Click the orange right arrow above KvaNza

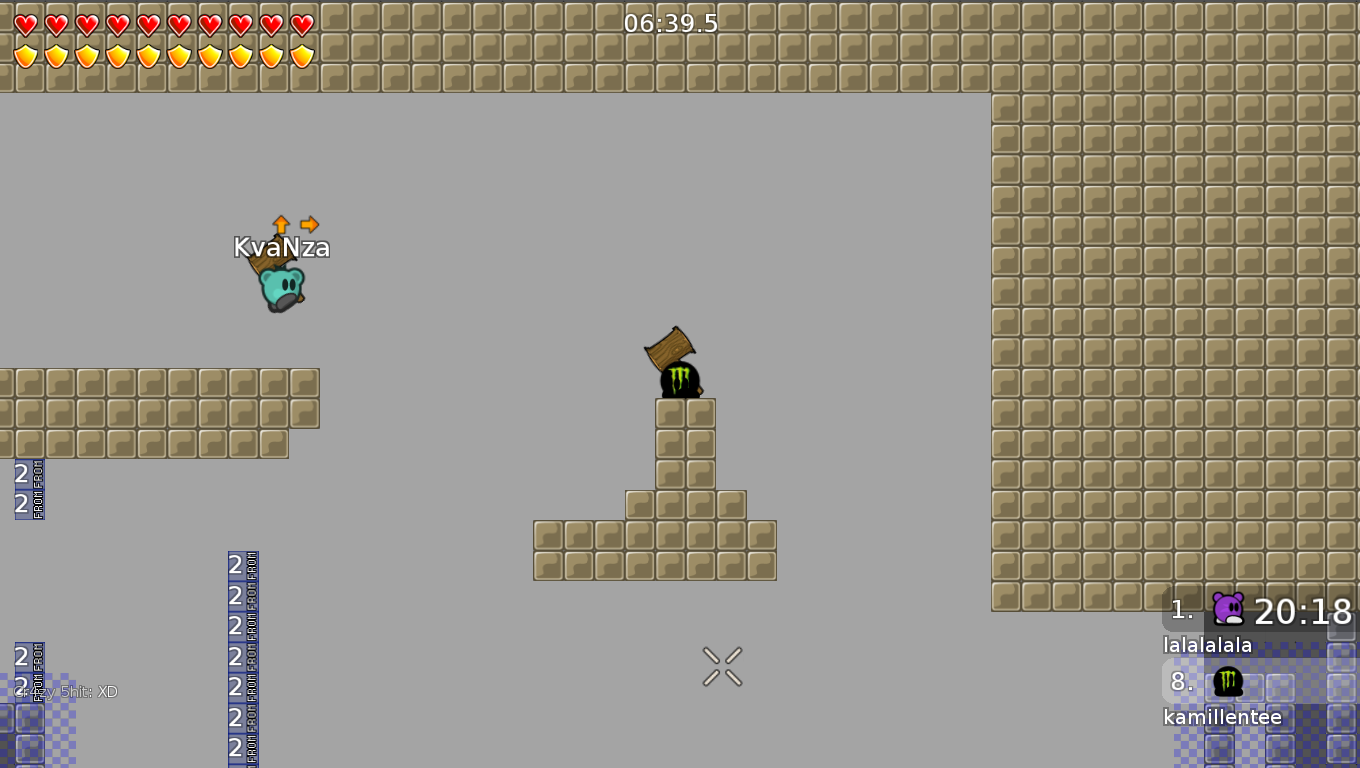click(308, 225)
